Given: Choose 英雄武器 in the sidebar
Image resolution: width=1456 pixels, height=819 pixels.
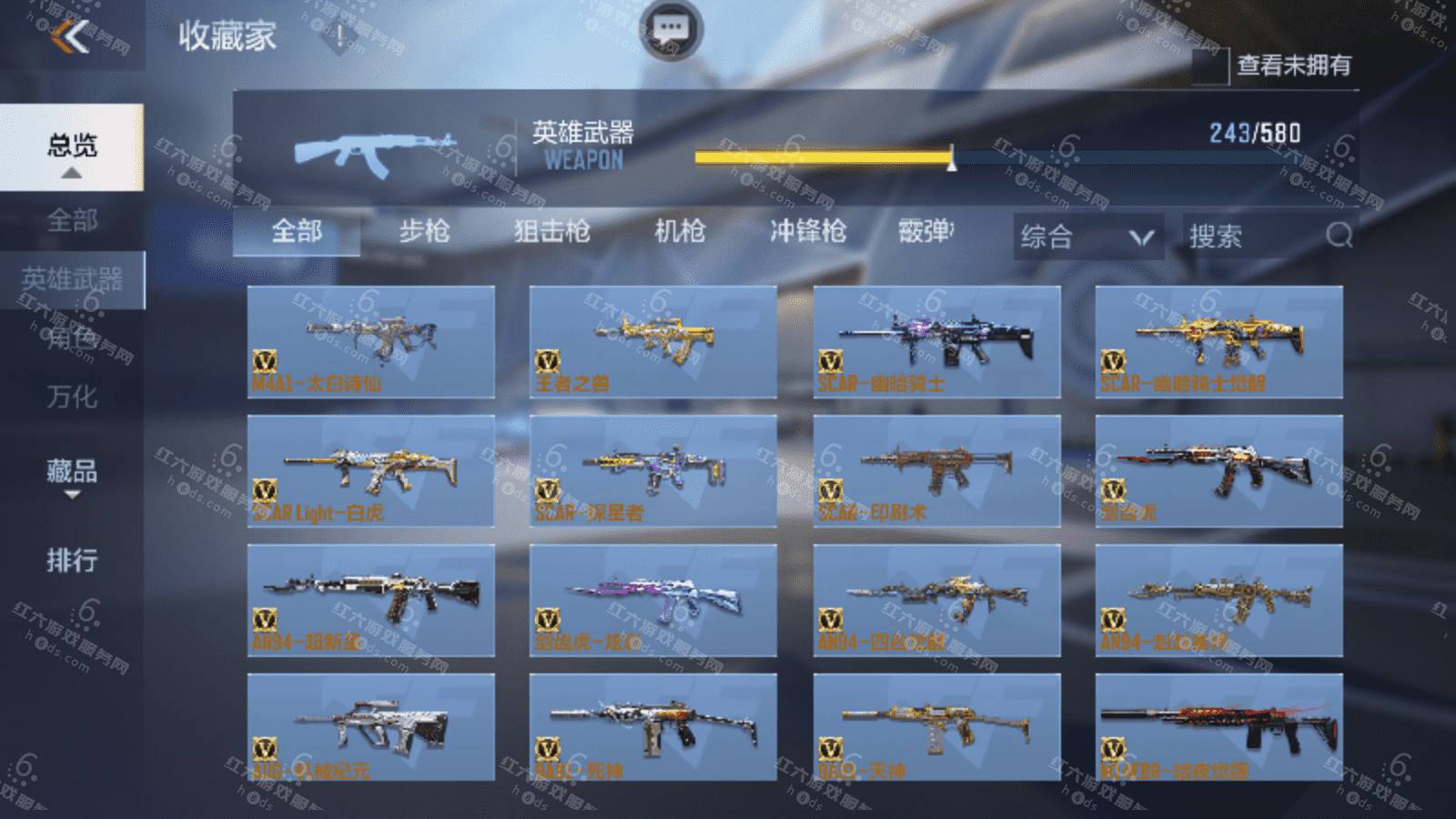Looking at the screenshot, I should click(71, 279).
